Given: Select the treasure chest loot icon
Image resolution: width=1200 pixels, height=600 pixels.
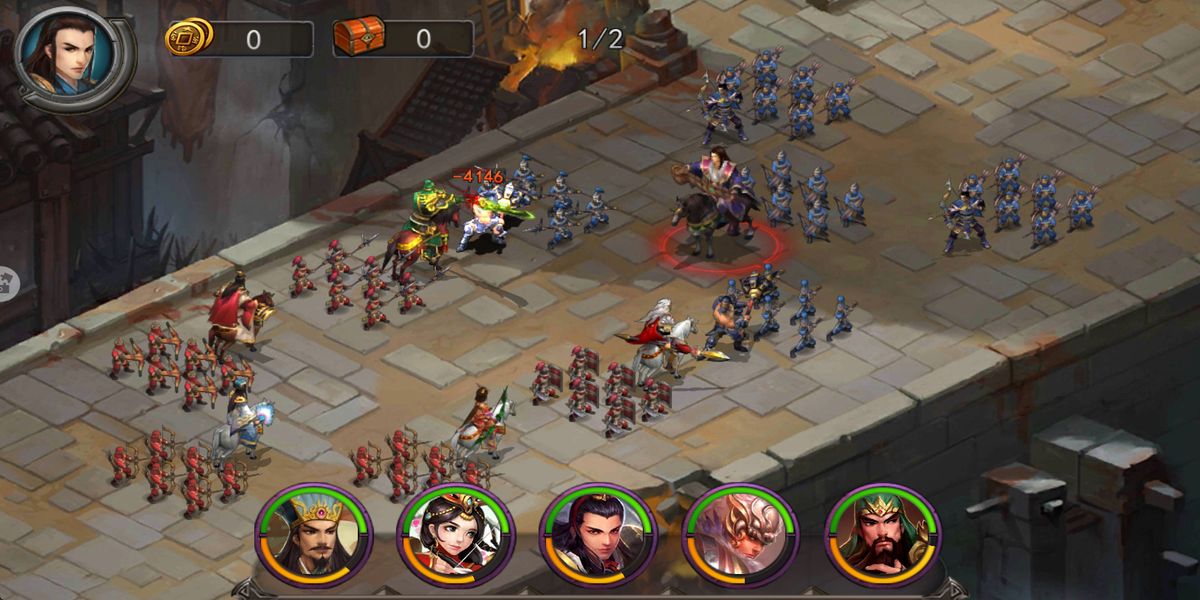Looking at the screenshot, I should click(x=357, y=38).
